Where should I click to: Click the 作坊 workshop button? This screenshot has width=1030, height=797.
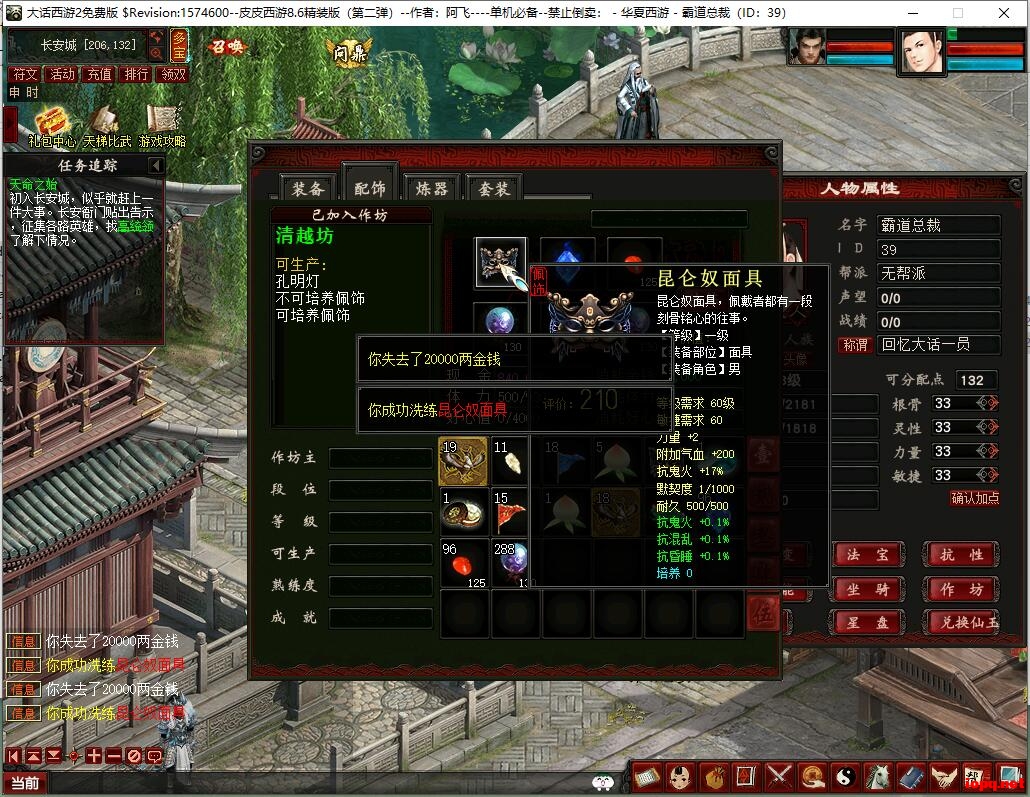coord(960,590)
